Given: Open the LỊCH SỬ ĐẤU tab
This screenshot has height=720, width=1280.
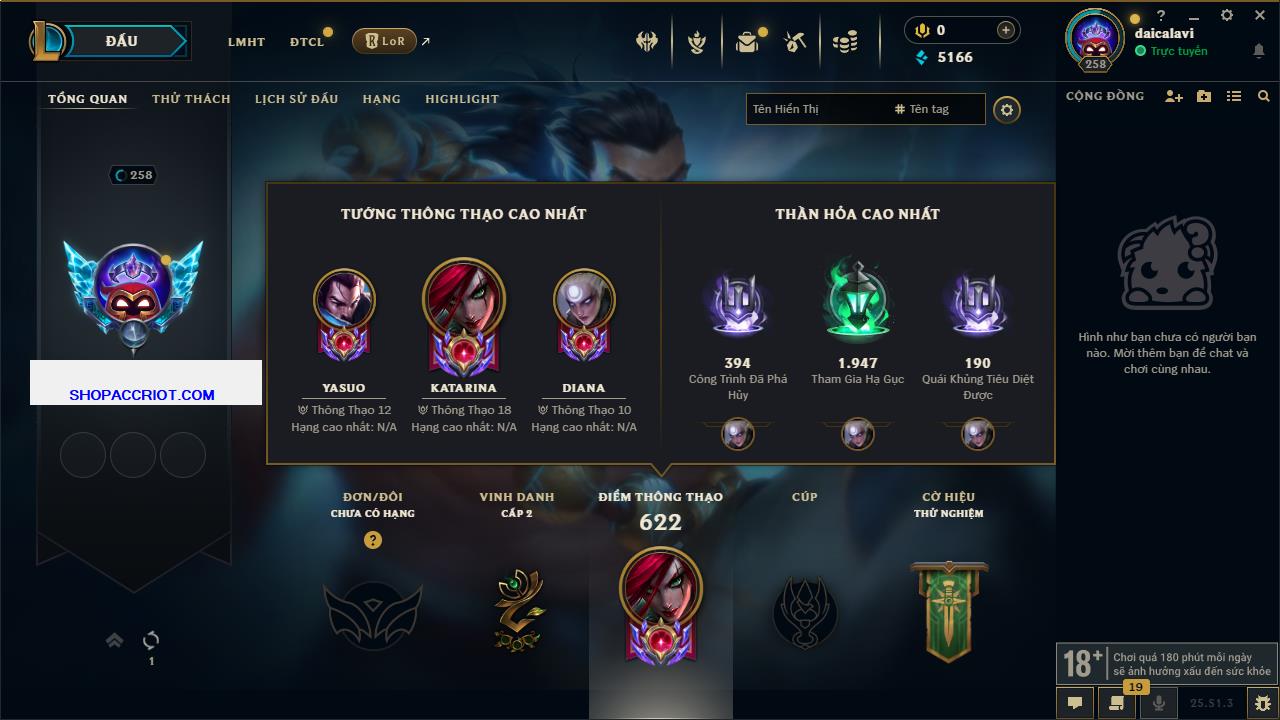Looking at the screenshot, I should (x=296, y=99).
